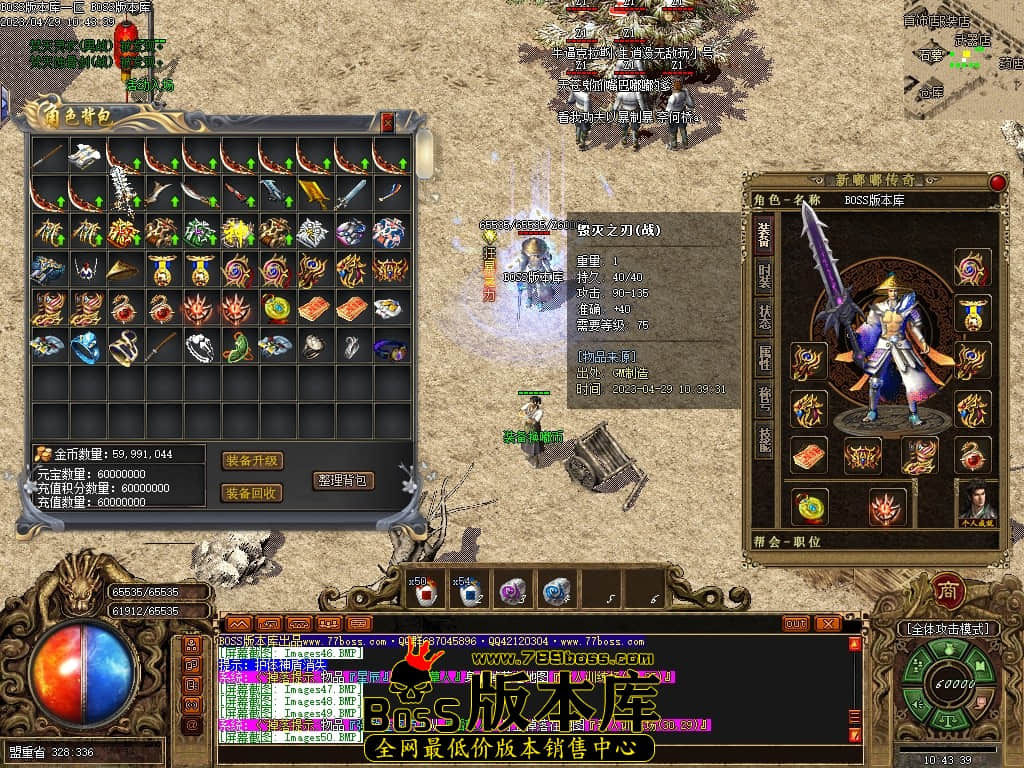Close the character equipment panel
Viewport: 1024px width, 768px height.
click(x=997, y=182)
